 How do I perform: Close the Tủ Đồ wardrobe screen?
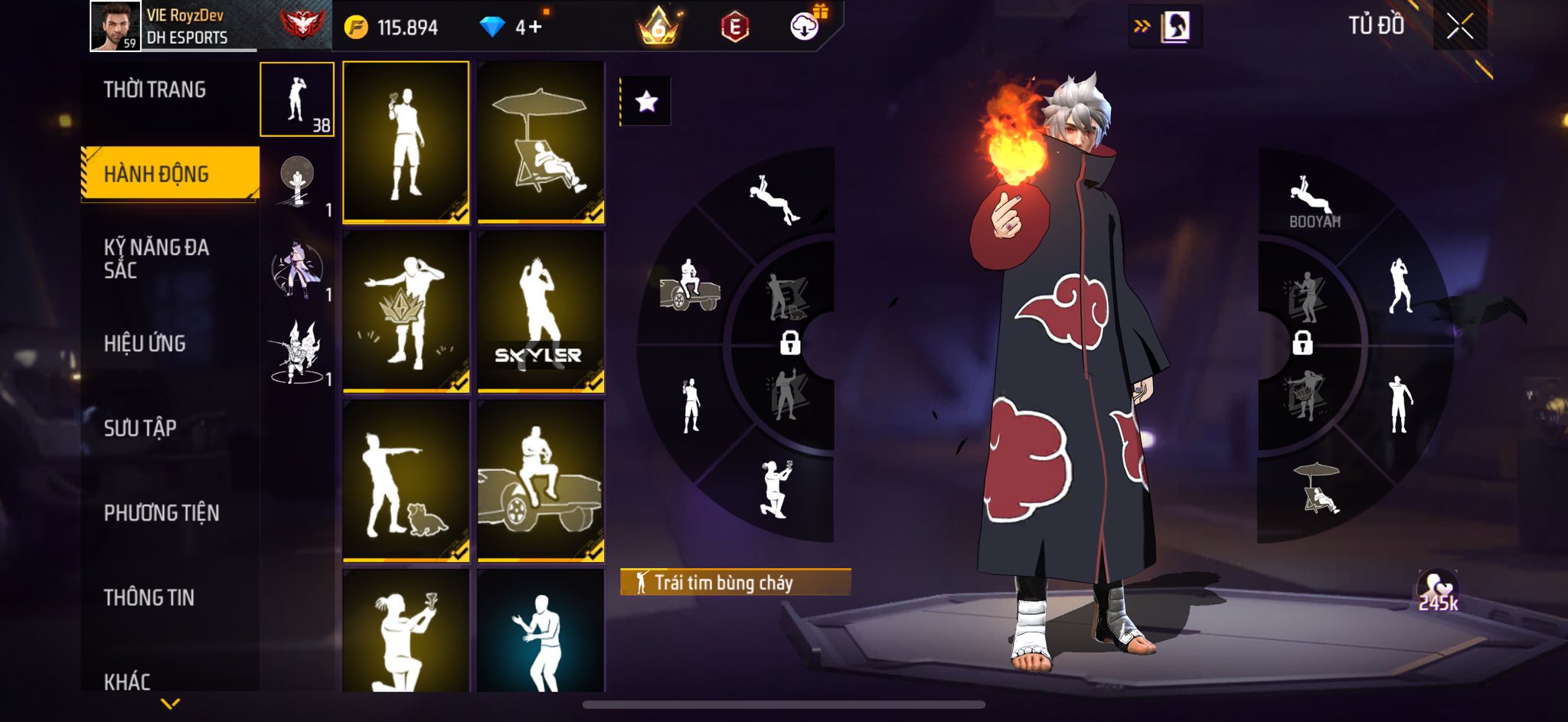[x=1459, y=27]
